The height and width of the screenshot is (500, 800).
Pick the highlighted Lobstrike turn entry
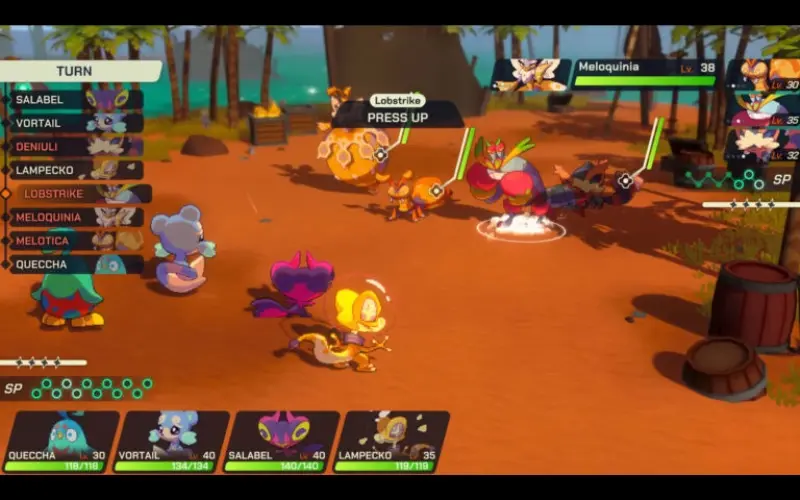coord(80,194)
